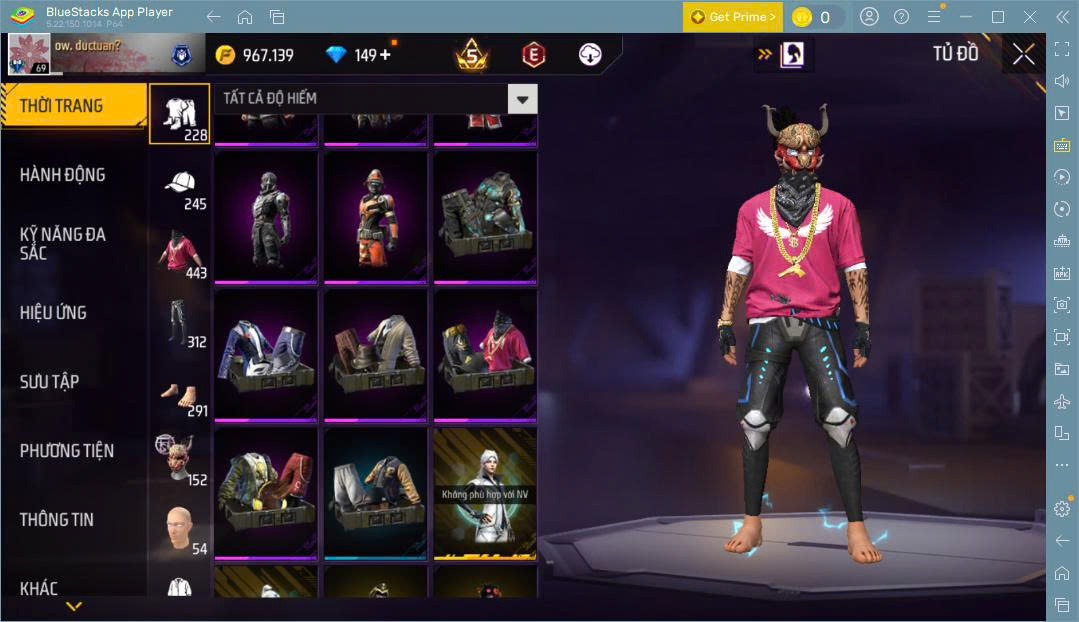Viewport: 1079px width, 622px height.
Task: Select the orange-vested soldier outfit
Action: 375,215
